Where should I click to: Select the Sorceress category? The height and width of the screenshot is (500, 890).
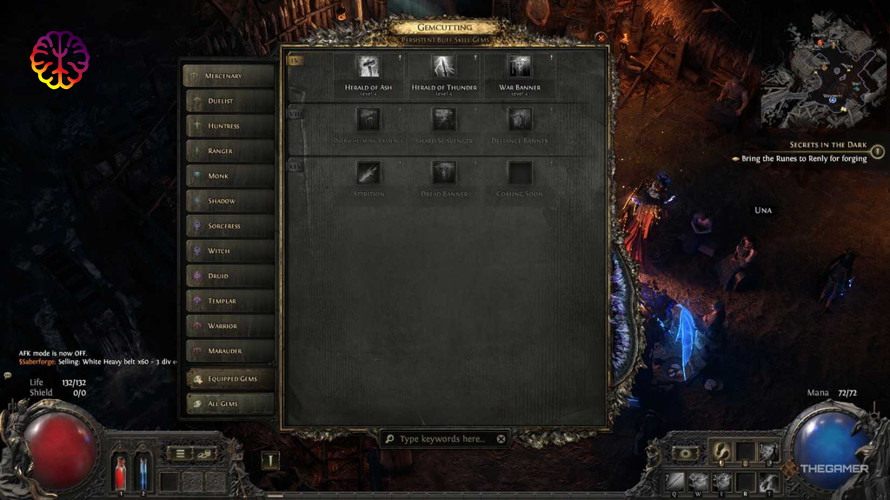click(229, 226)
